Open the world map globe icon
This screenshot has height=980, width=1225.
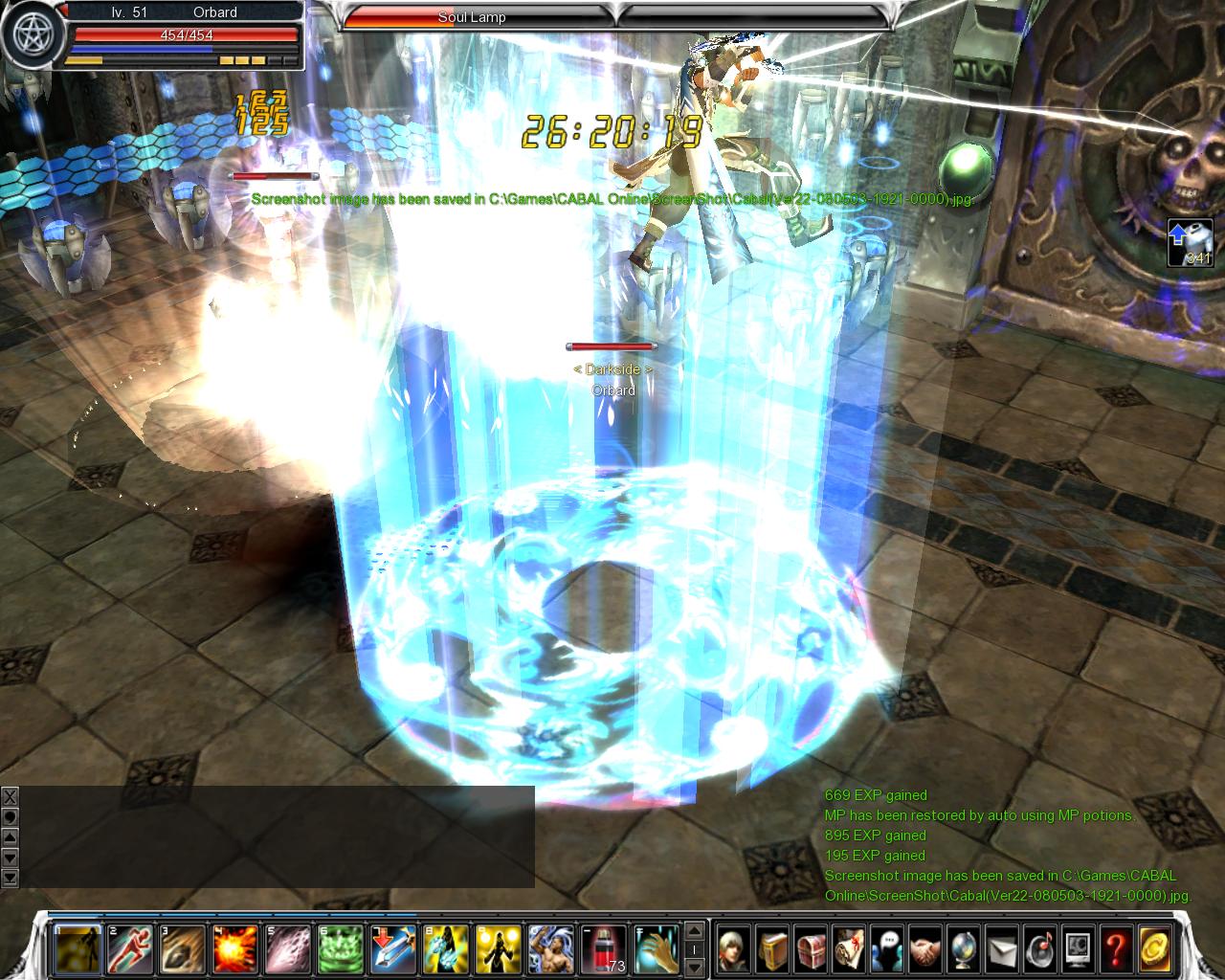pyautogui.click(x=964, y=949)
